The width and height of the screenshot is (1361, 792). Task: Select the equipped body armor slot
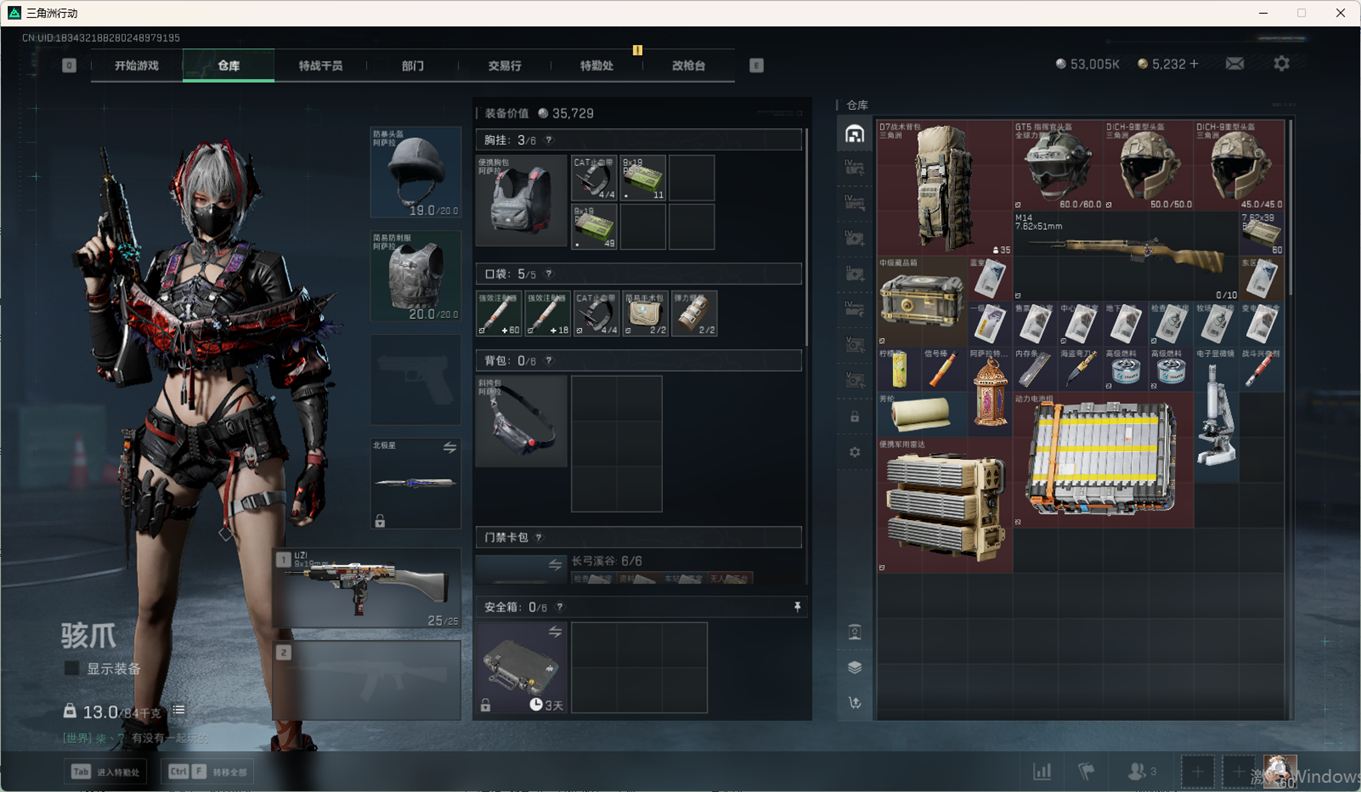415,277
